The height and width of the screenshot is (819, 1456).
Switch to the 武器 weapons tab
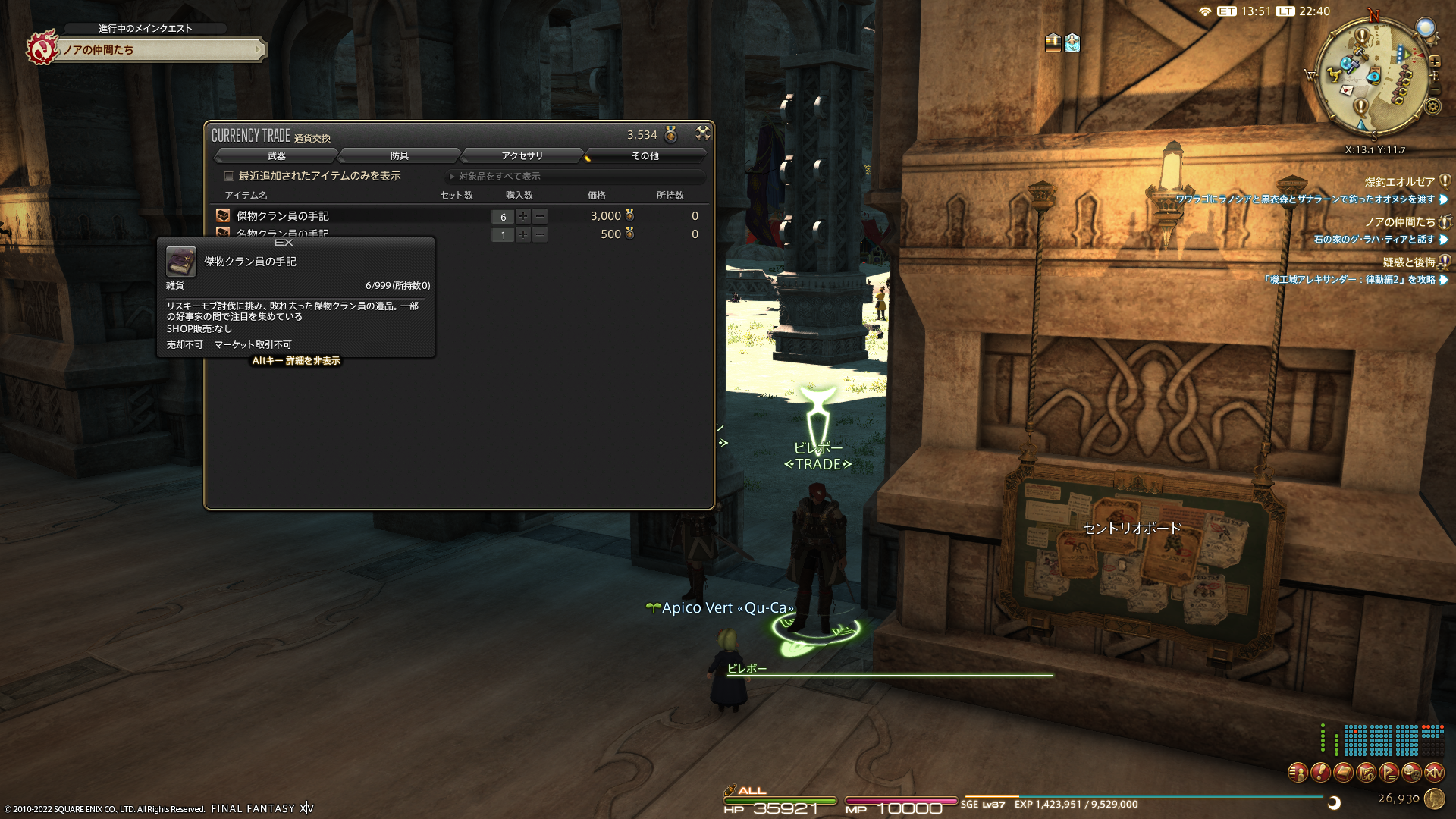(276, 155)
